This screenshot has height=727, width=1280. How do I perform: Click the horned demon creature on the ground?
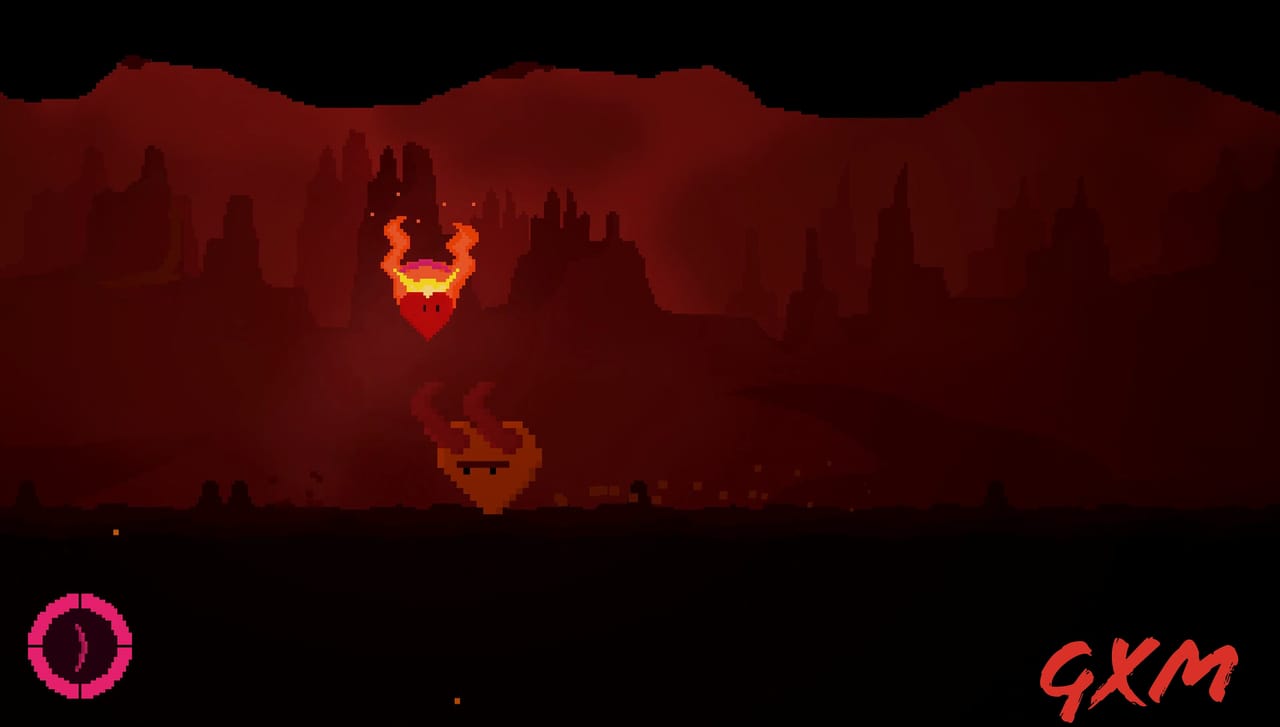487,465
